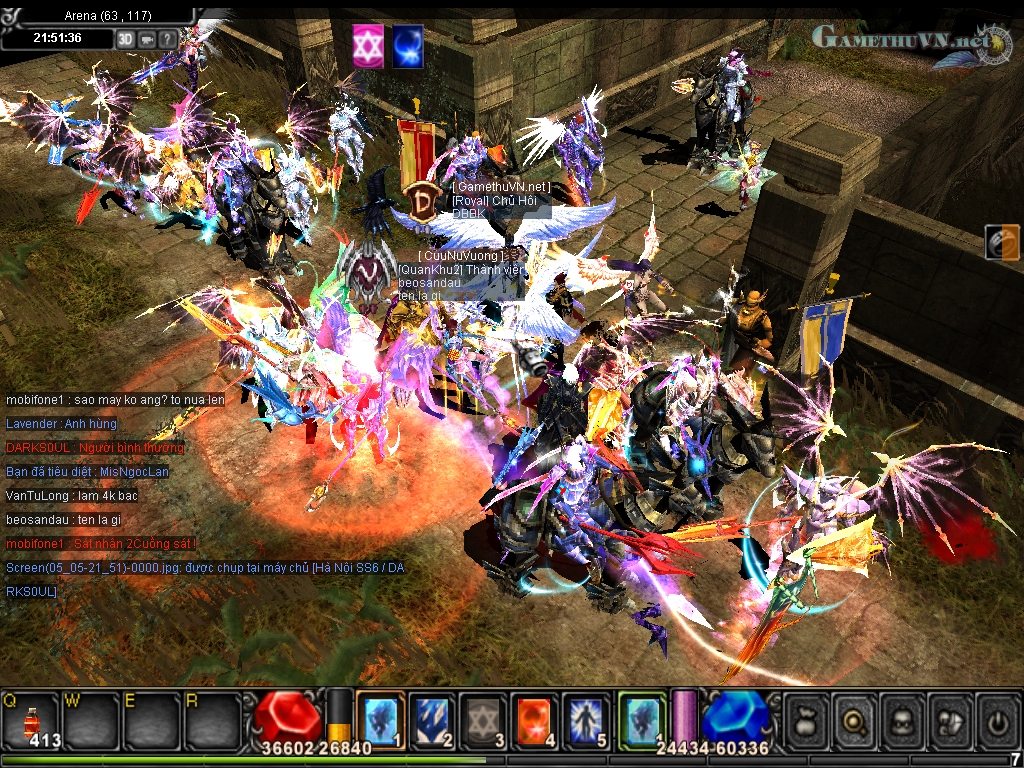This screenshot has width=1024, height=768.
Task: Select the greyed hexagram skill in slot 3
Action: 484,720
